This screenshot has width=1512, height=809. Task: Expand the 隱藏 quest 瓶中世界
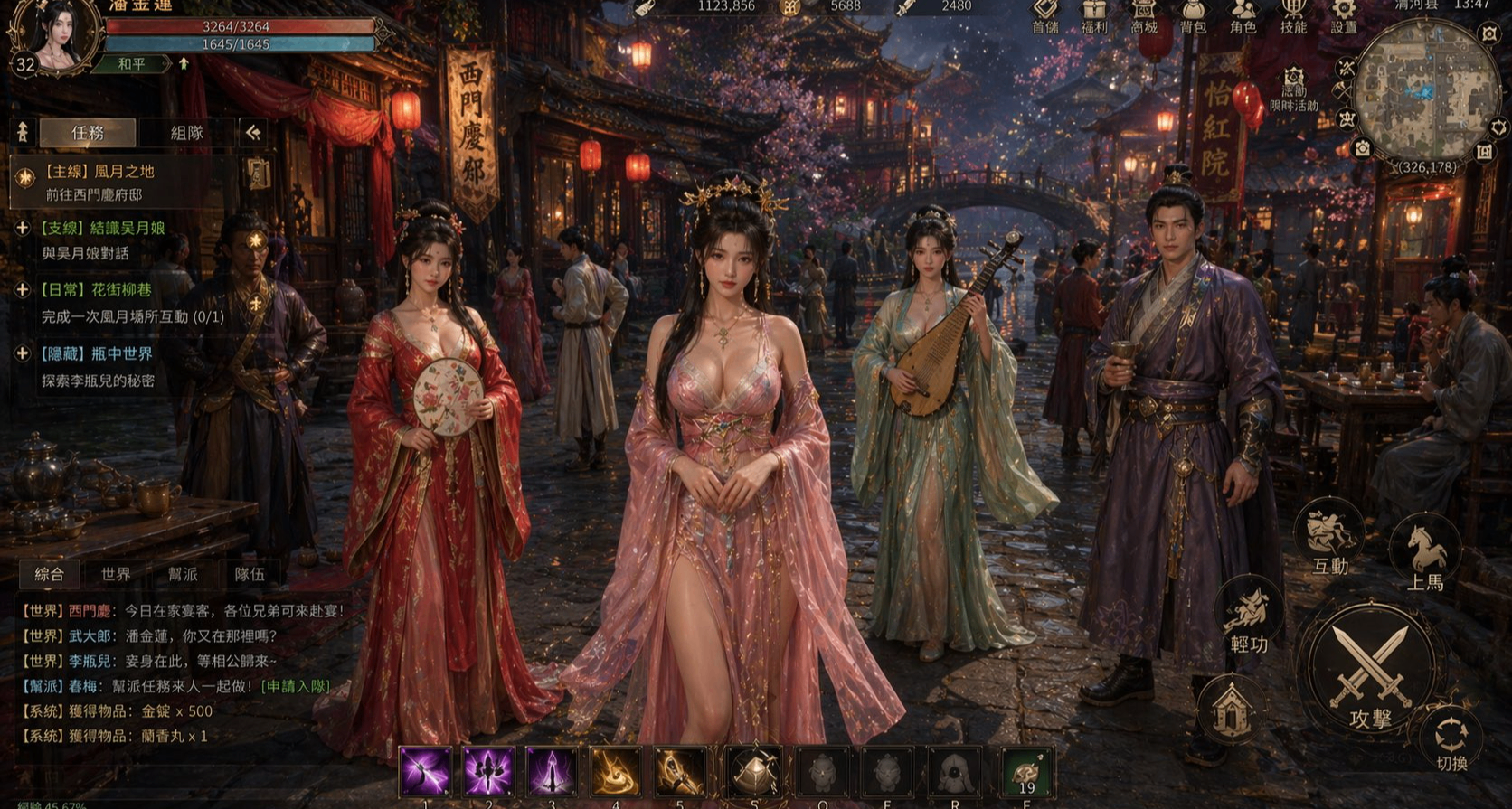[21, 354]
